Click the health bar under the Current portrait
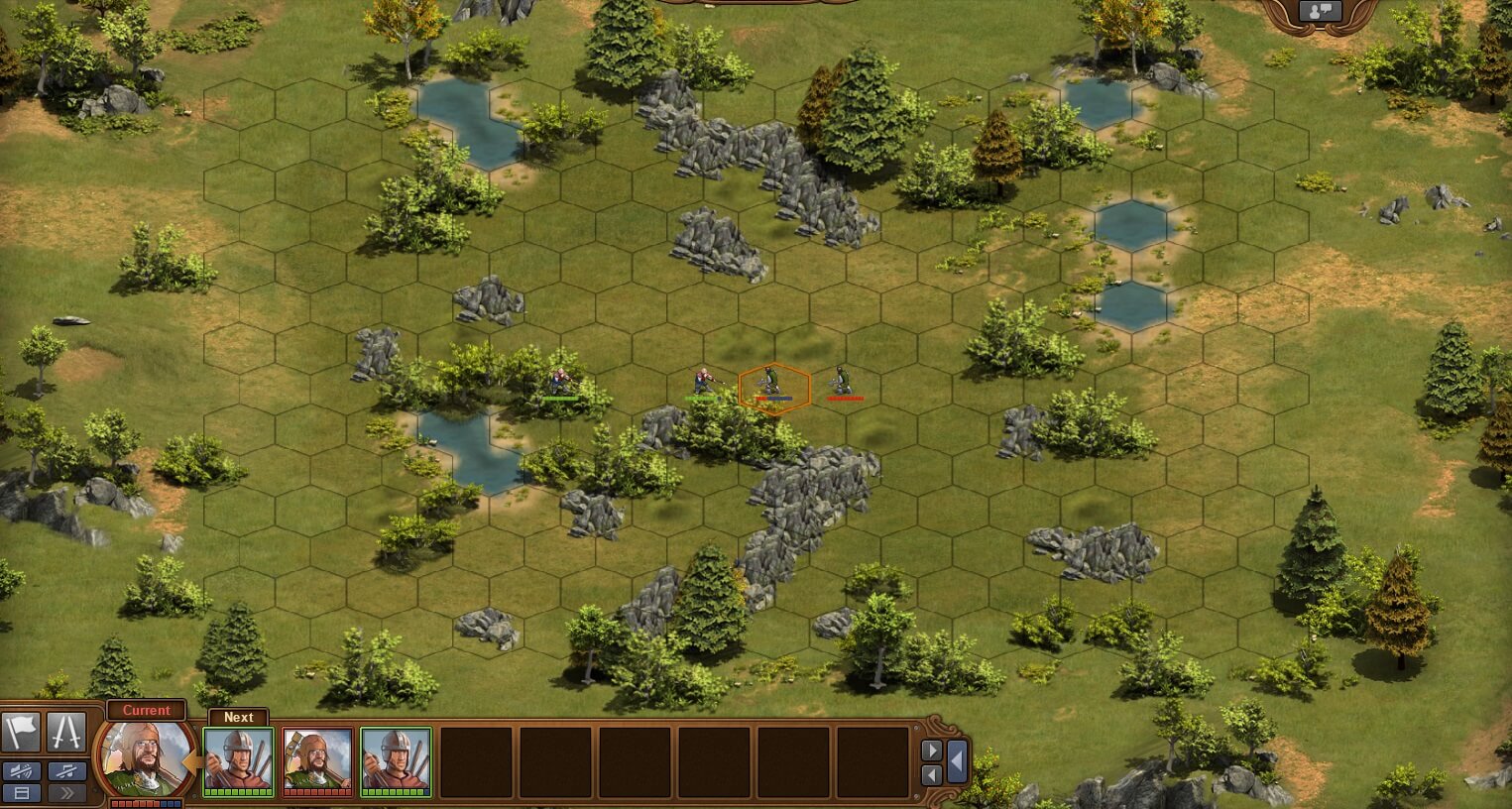This screenshot has height=809, width=1512. [x=146, y=802]
